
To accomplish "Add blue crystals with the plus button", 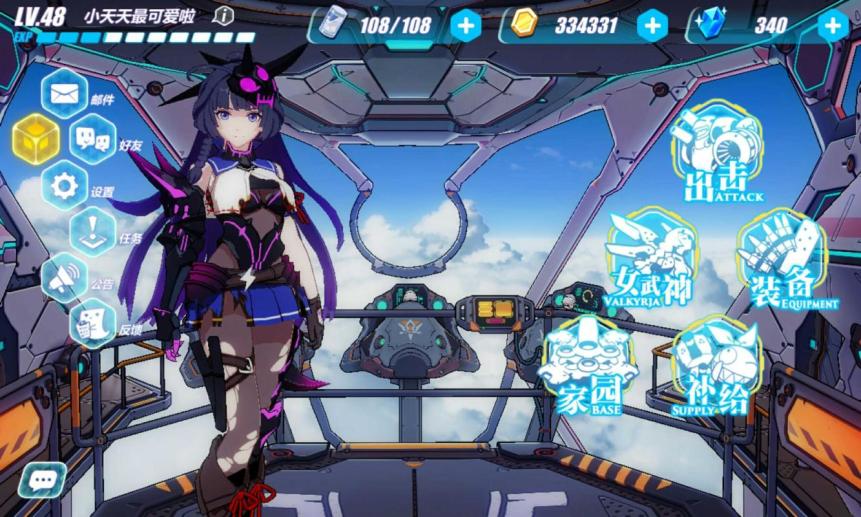I will (832, 25).
